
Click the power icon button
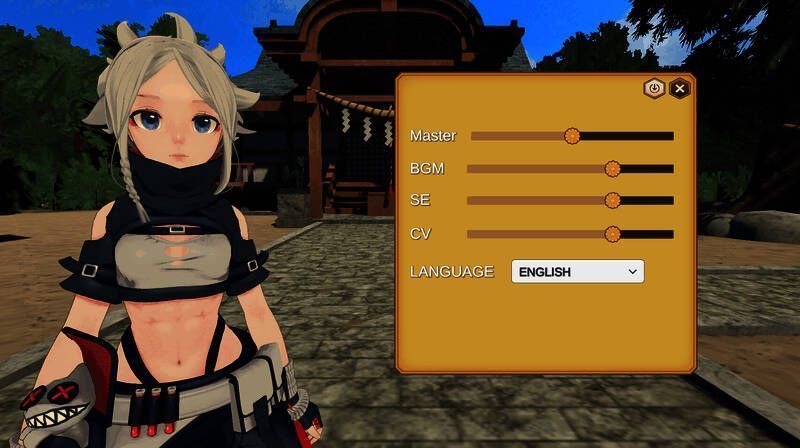tap(654, 88)
